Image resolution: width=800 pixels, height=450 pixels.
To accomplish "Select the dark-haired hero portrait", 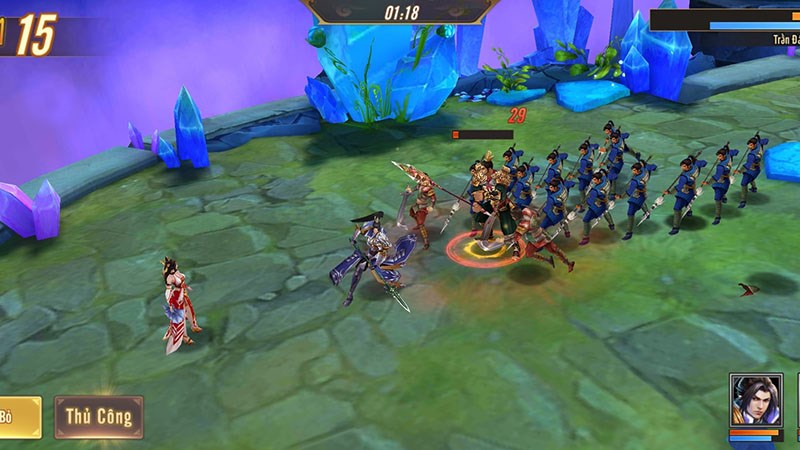I will (x=755, y=400).
